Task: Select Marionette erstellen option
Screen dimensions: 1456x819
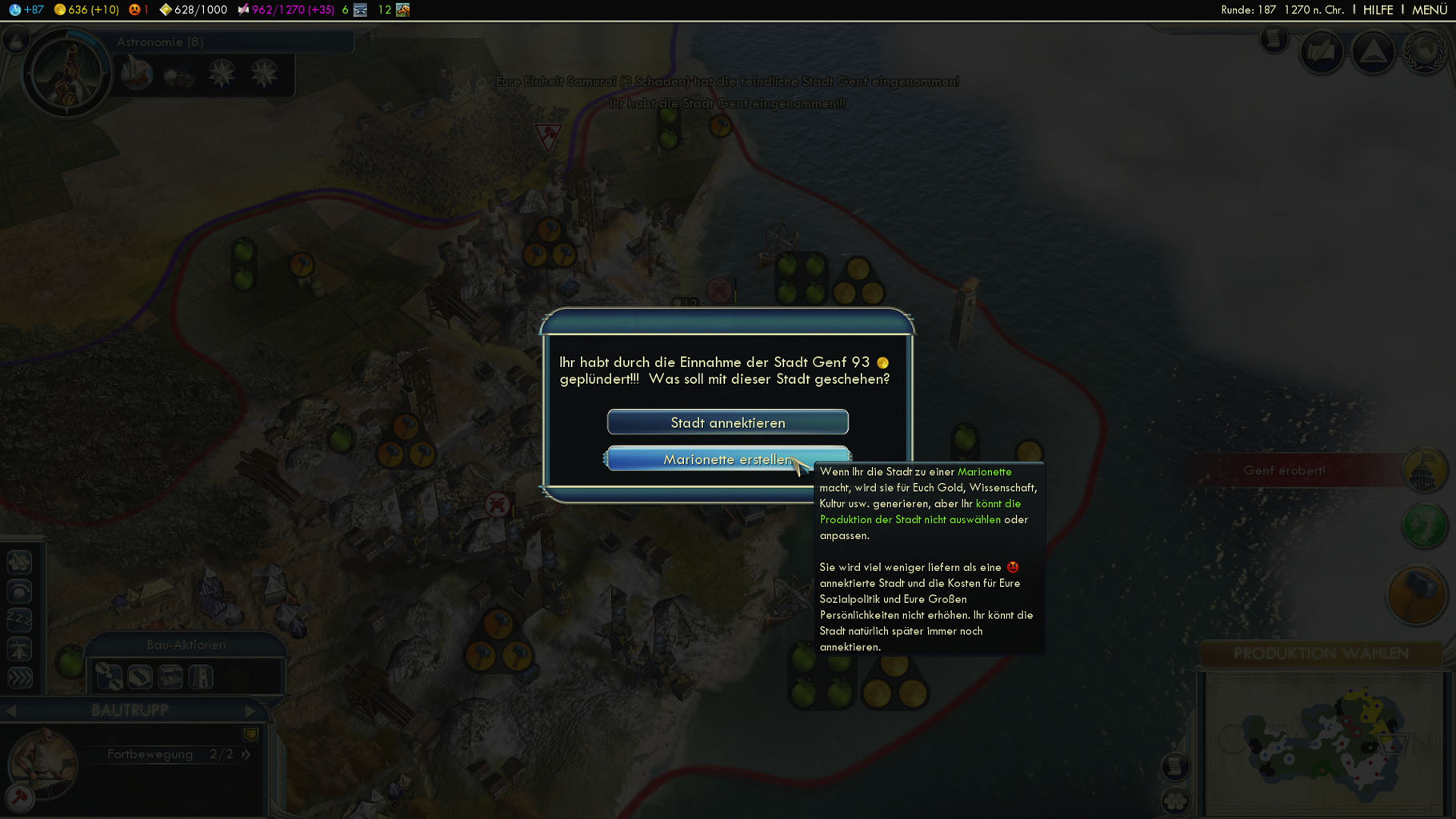Action: [727, 459]
